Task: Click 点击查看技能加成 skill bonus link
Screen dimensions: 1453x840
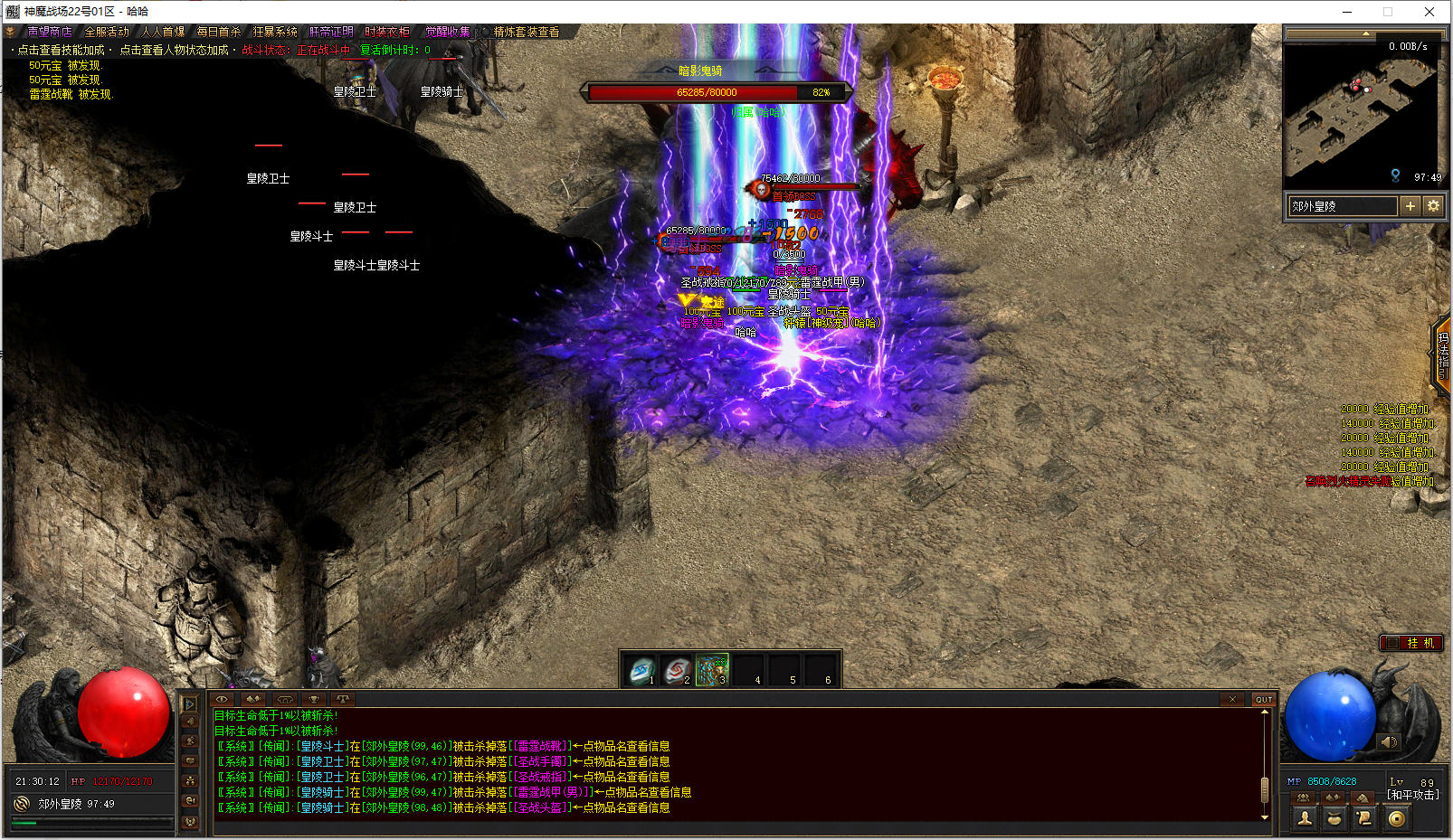Action: (x=61, y=50)
